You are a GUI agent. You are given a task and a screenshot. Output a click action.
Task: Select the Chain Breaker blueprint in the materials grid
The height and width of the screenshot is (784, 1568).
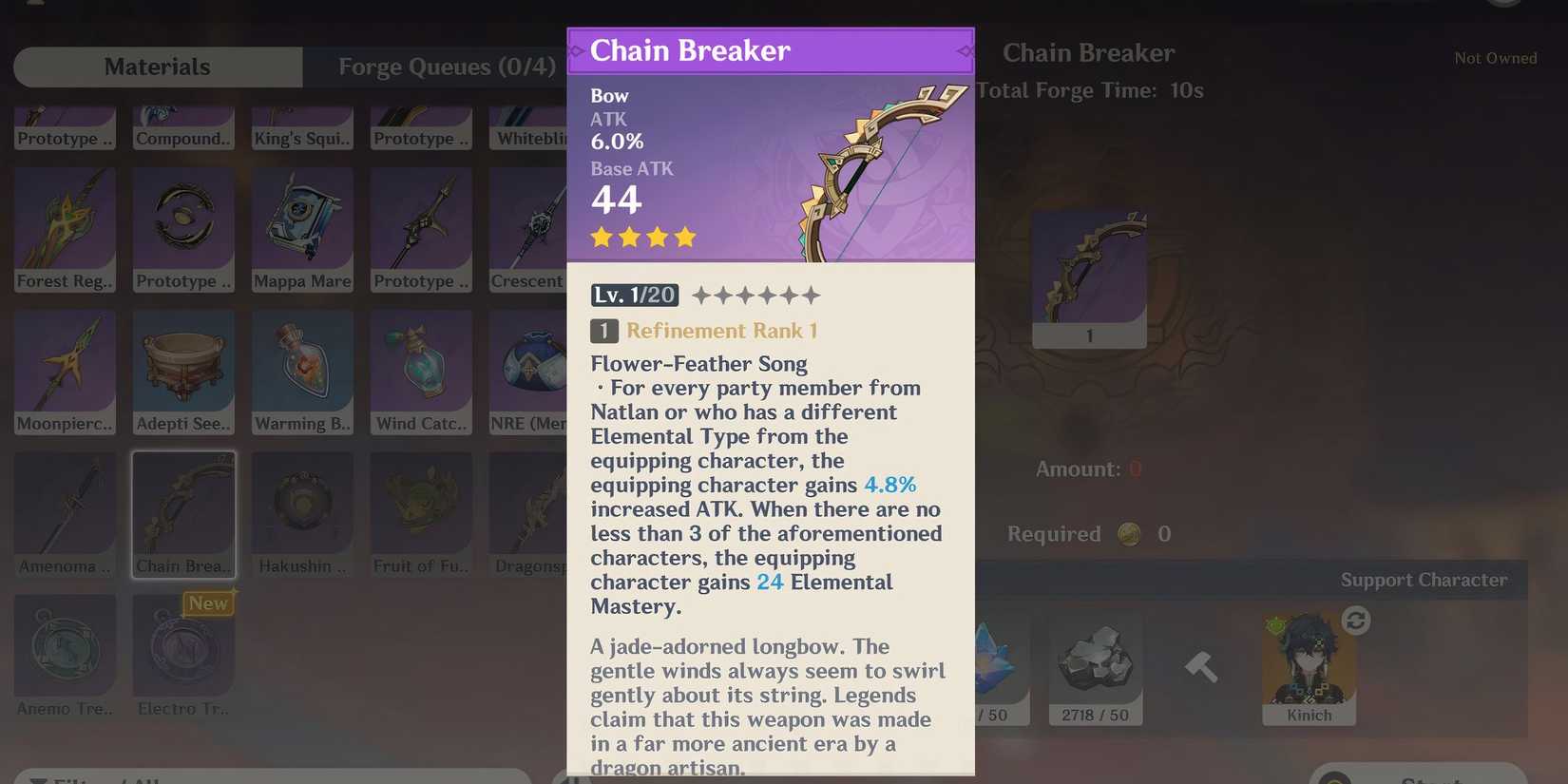pos(183,513)
